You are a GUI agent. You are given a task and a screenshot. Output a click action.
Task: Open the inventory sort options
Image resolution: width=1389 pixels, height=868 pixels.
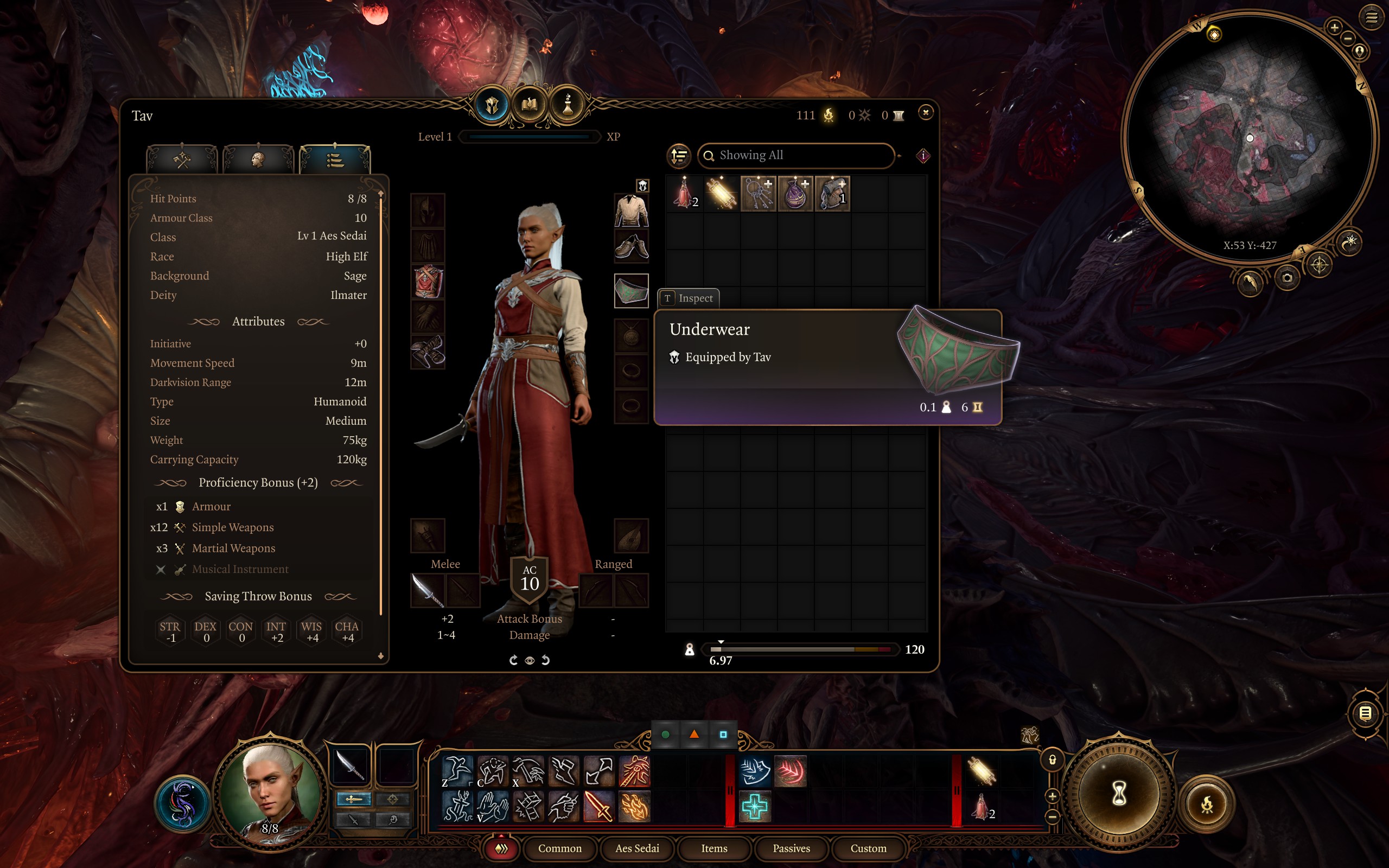point(679,156)
